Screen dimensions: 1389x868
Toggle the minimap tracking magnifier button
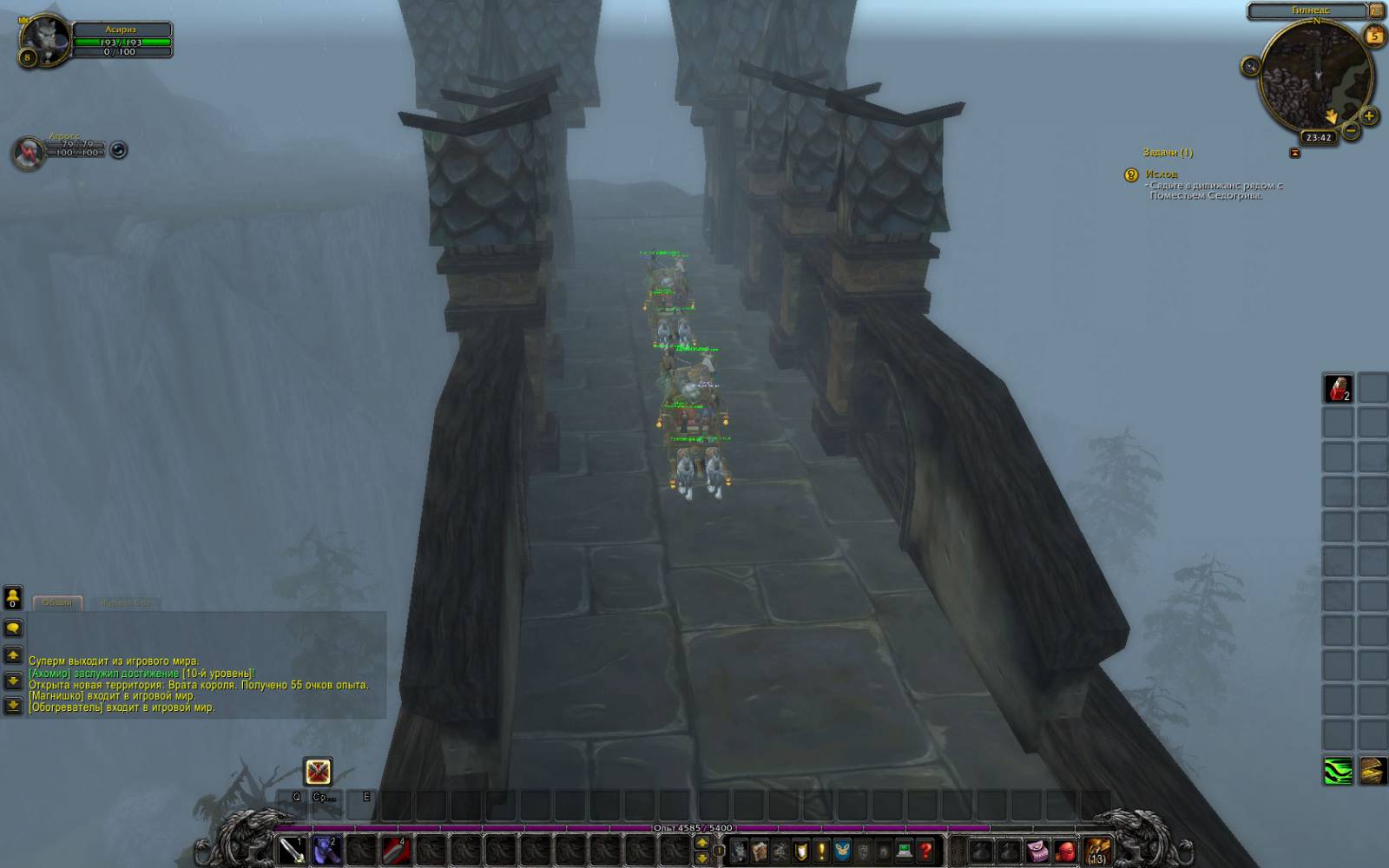[1250, 66]
